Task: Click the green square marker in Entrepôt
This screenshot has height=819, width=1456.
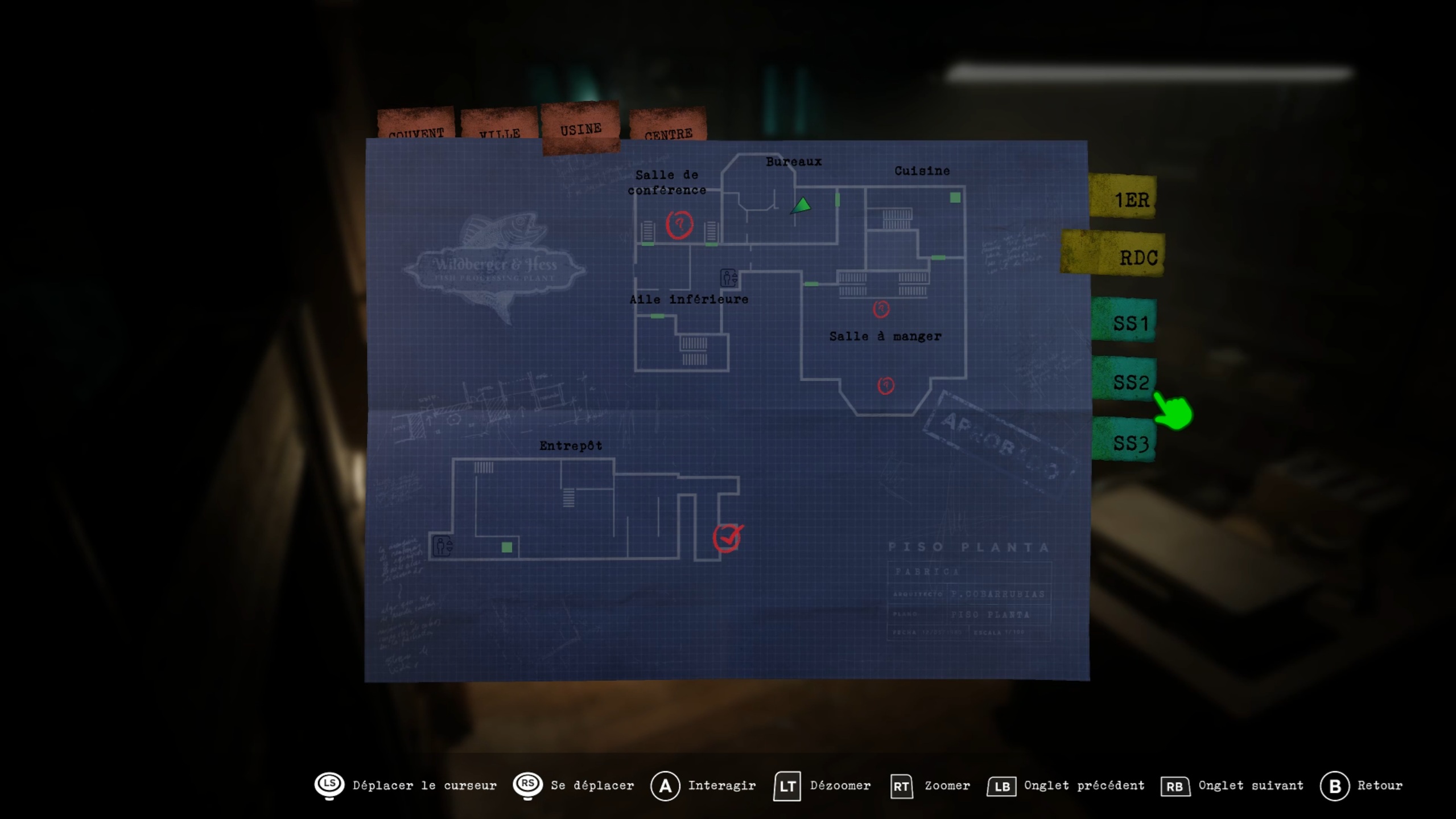Action: tap(506, 547)
